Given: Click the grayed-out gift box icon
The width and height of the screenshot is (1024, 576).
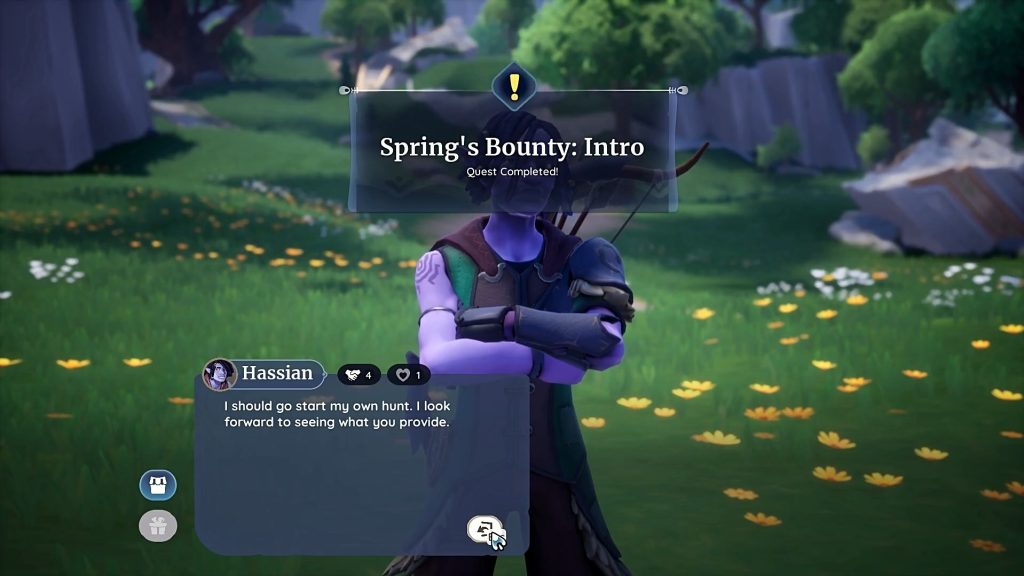Looking at the screenshot, I should pos(158,526).
